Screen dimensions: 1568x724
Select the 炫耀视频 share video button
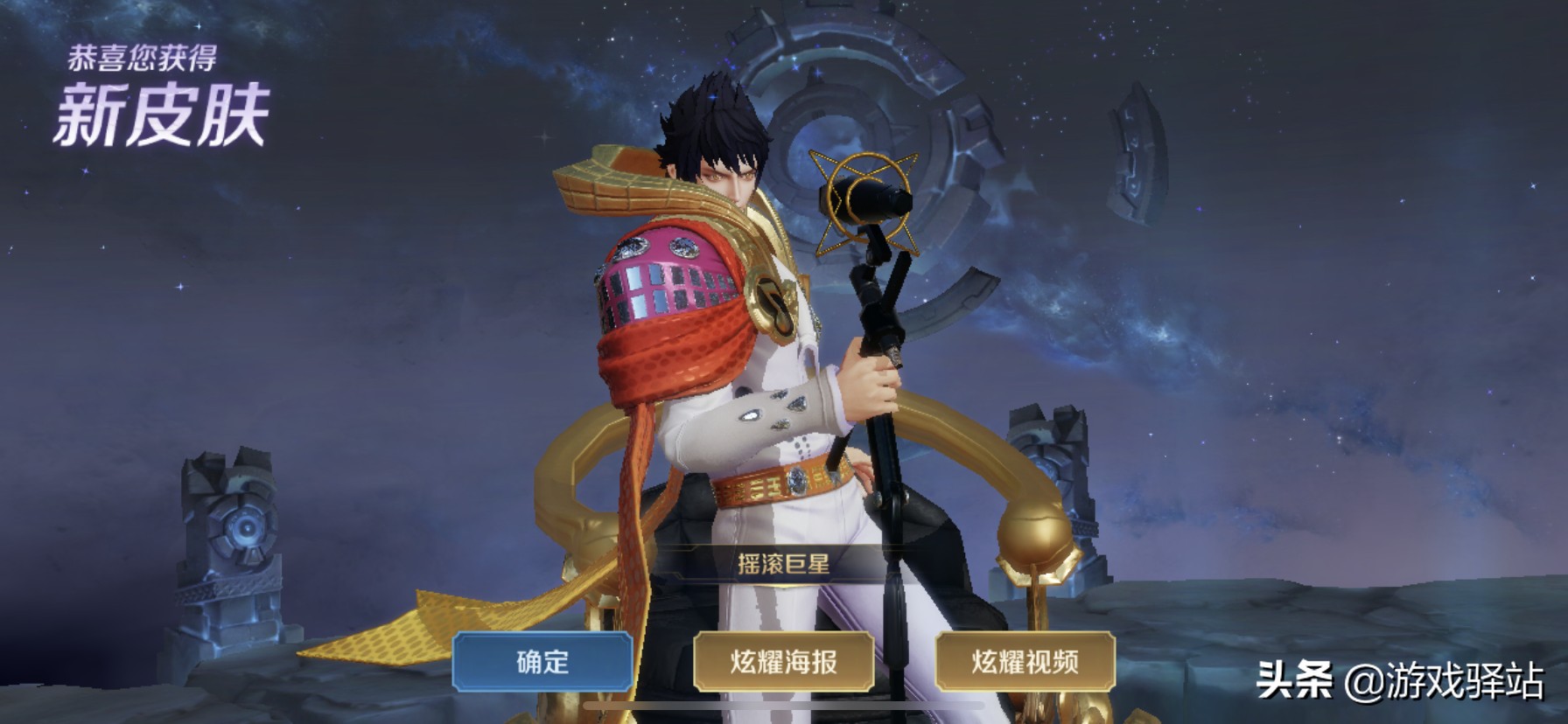(x=1025, y=662)
